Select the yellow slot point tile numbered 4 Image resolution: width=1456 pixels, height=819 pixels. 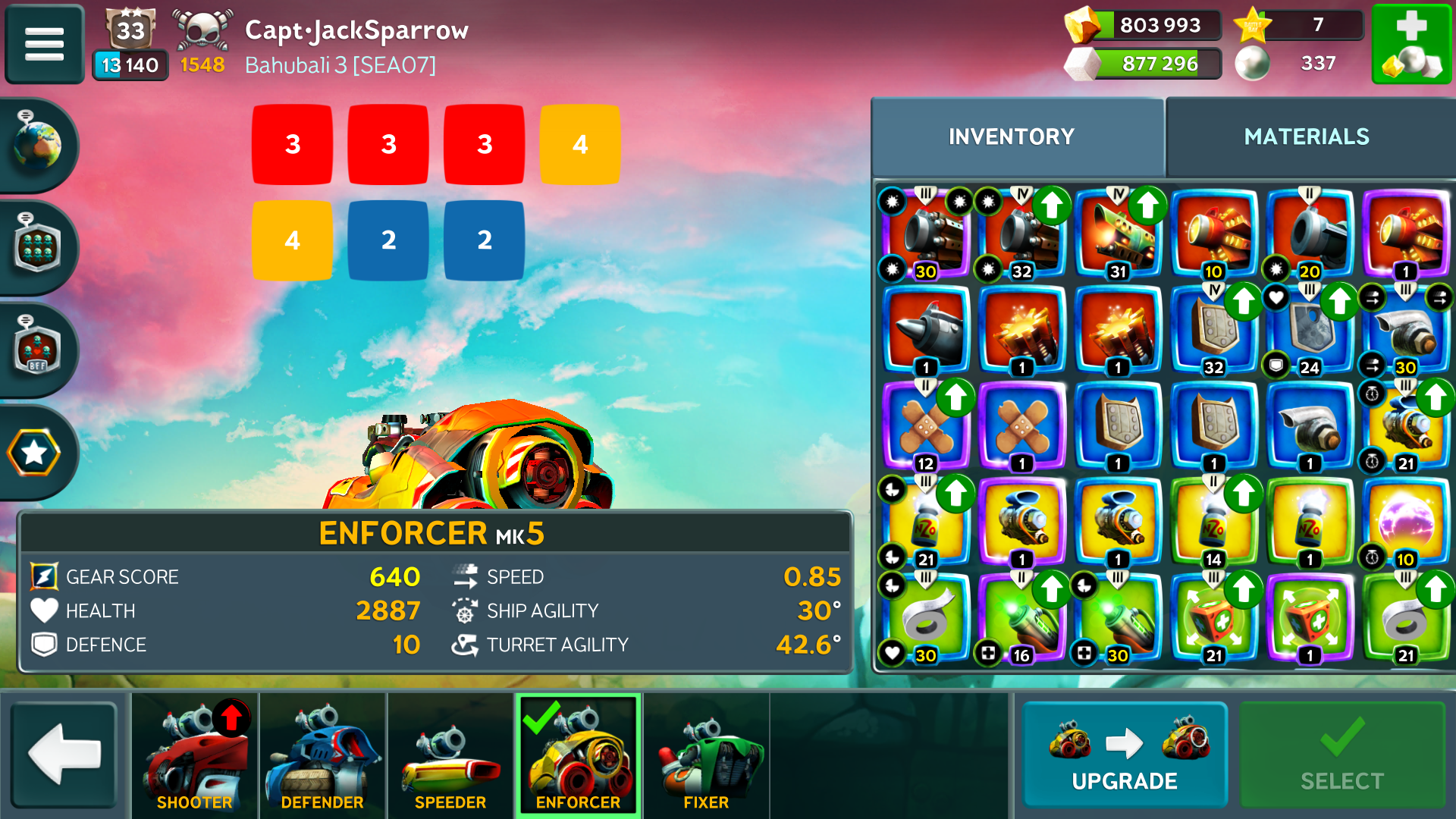pyautogui.click(x=580, y=144)
